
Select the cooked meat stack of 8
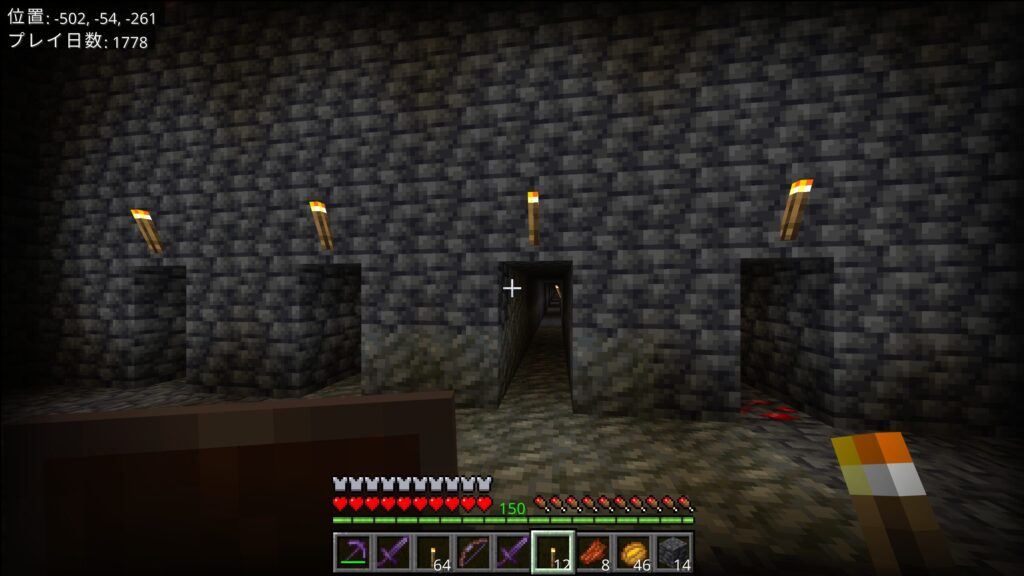click(x=592, y=552)
